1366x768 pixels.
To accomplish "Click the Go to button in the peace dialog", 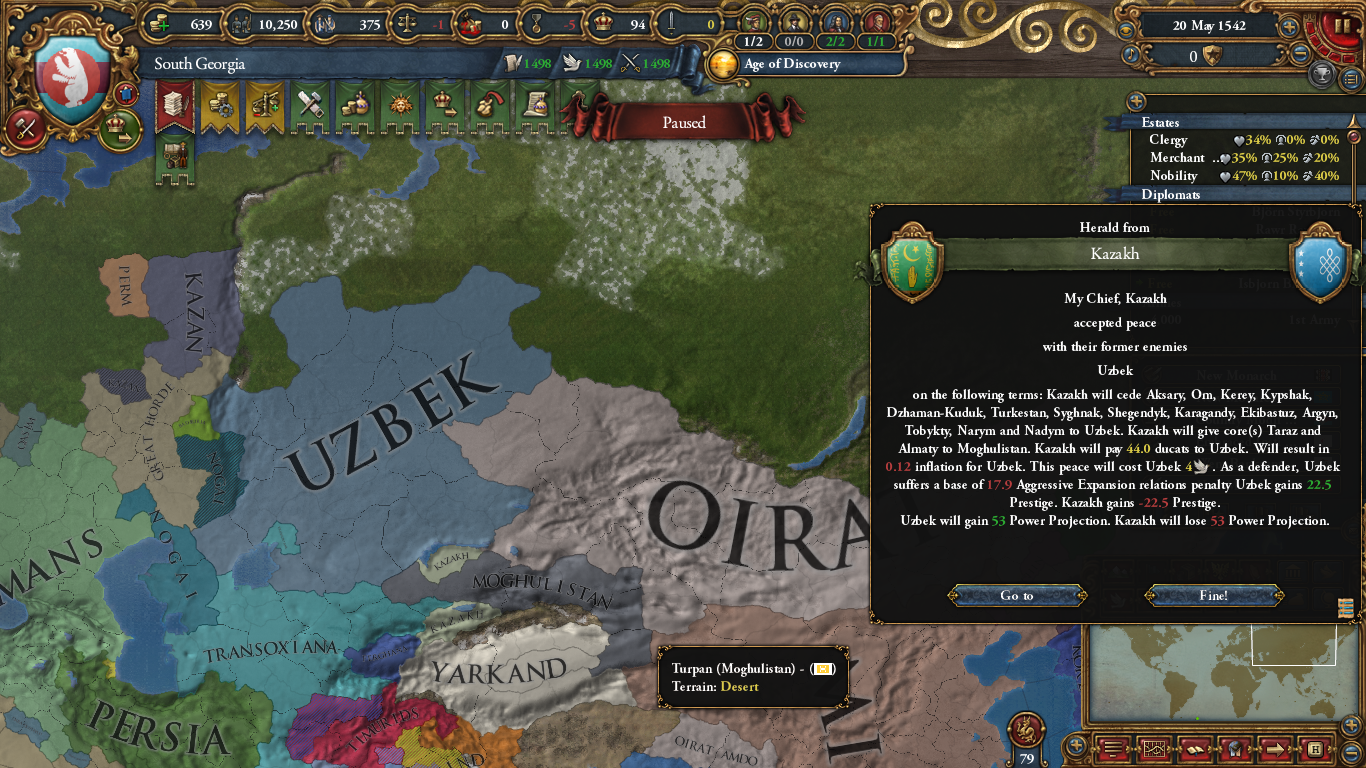I will (1016, 595).
